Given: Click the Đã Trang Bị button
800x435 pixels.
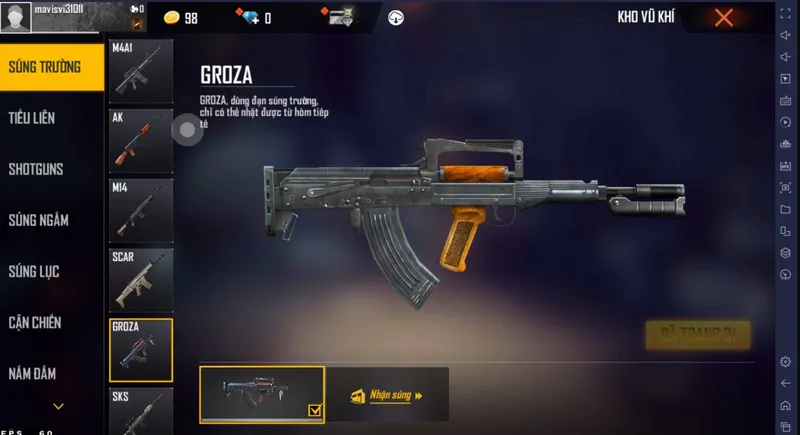Looking at the screenshot, I should click(698, 334).
